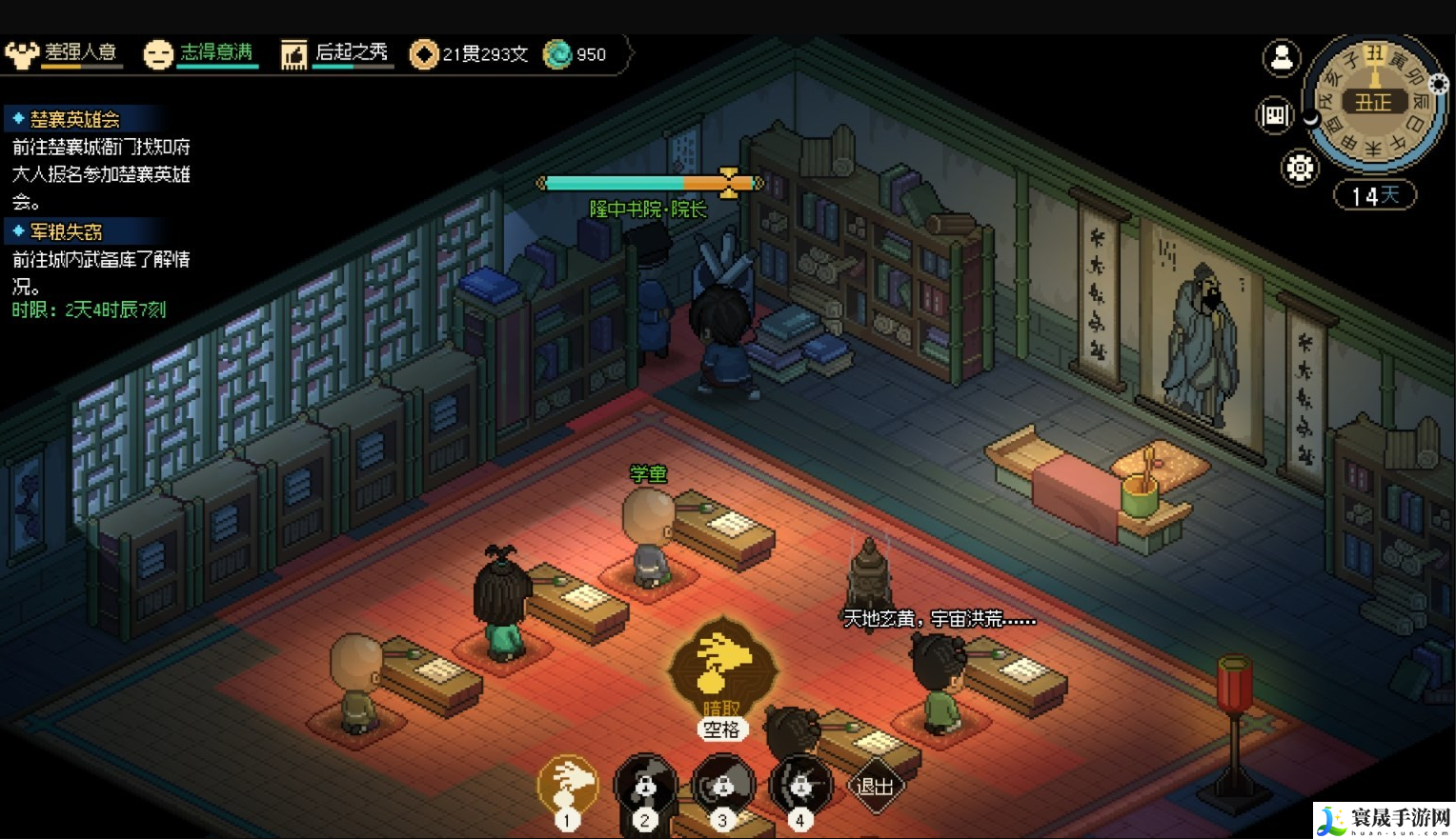This screenshot has width=1456, height=839.
Task: Click the locked skill slot numbered 2
Action: [645, 787]
